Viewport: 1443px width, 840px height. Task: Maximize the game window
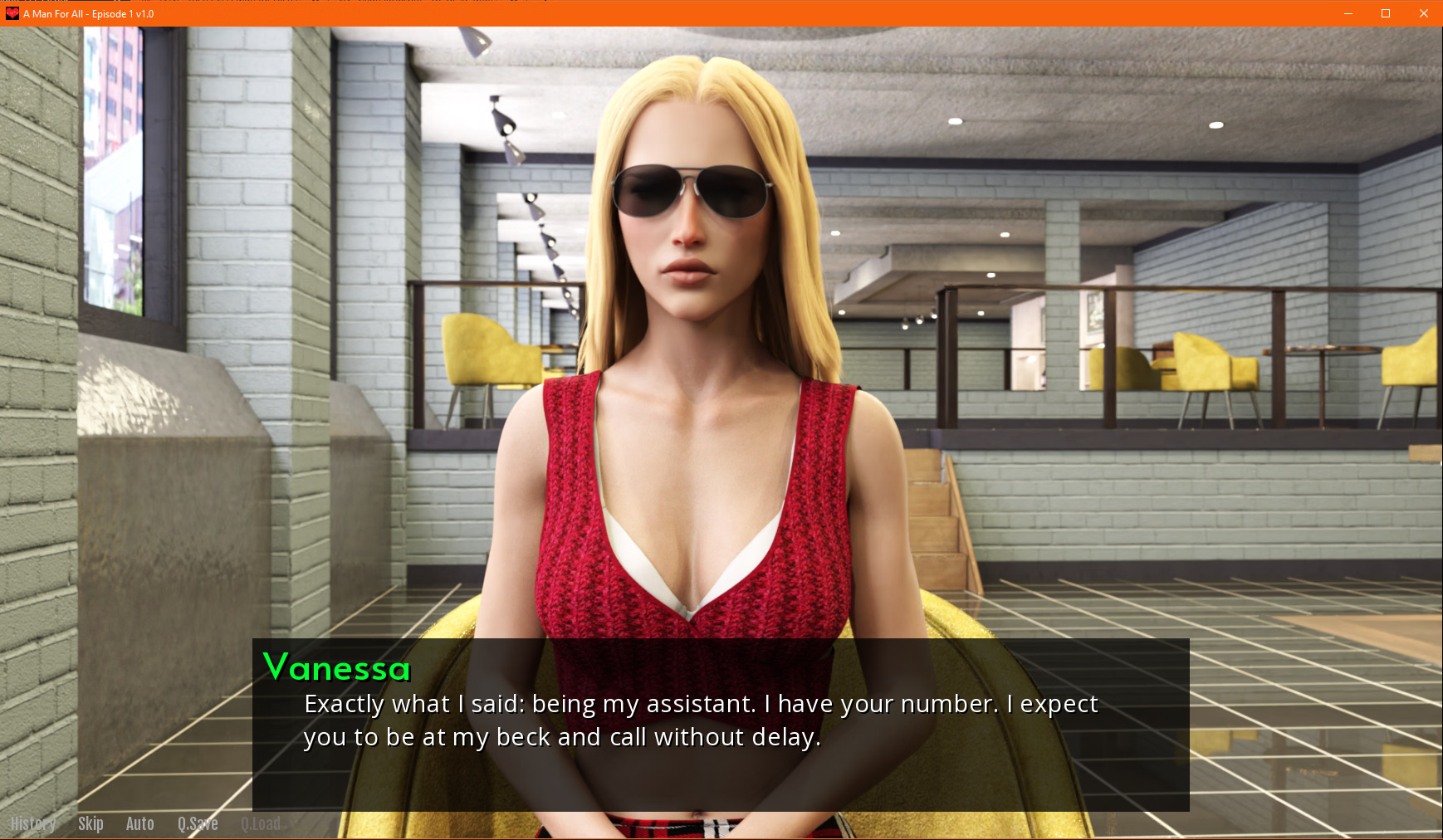pyautogui.click(x=1386, y=13)
